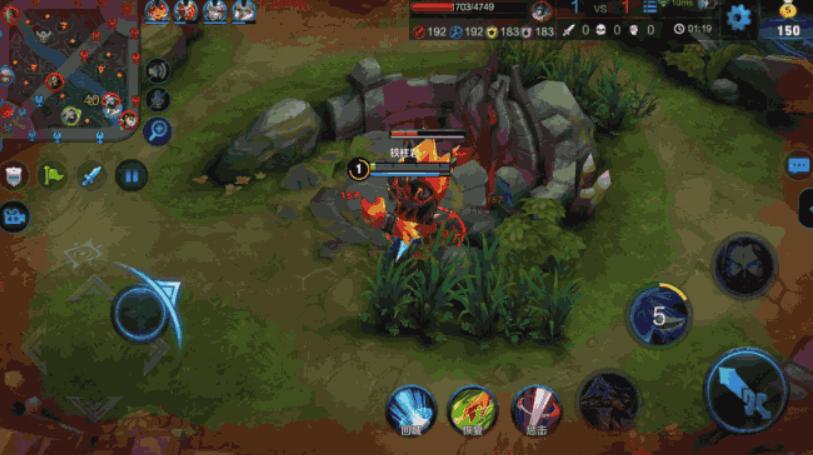The width and height of the screenshot is (813, 455).
Task: Send the shield defend signal
Action: 15,177
